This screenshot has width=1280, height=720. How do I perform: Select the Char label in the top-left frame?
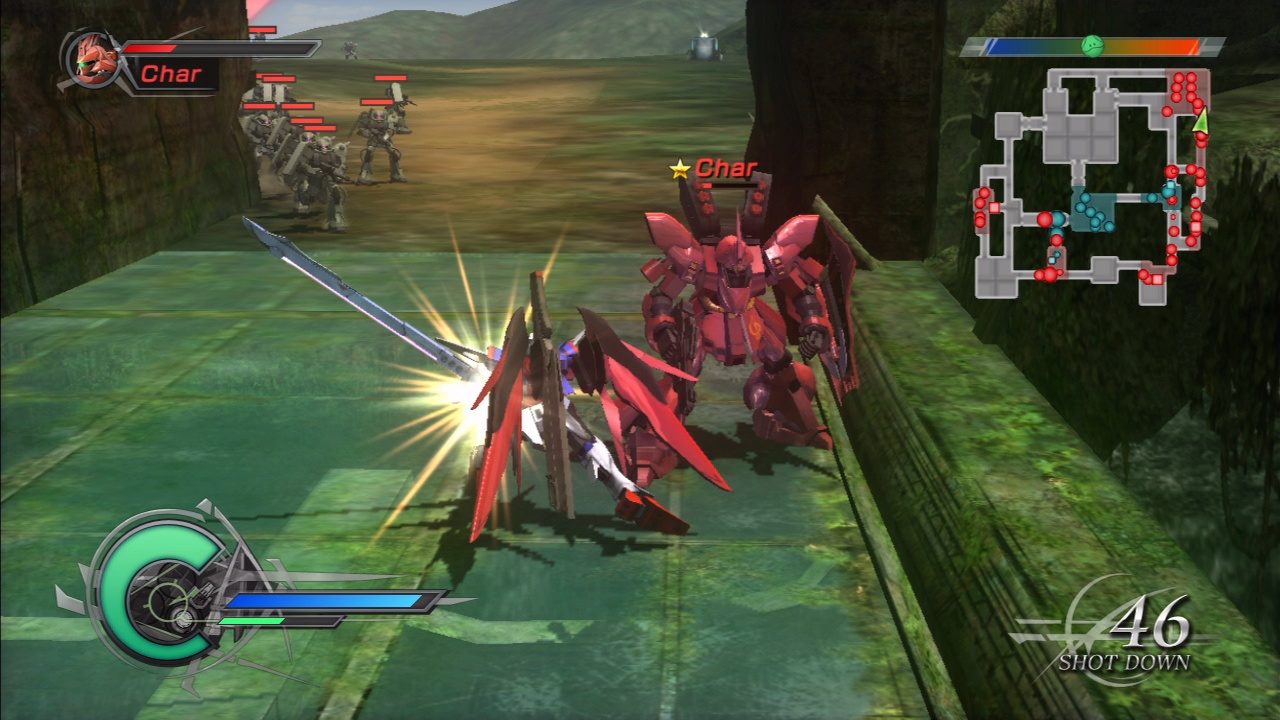(172, 73)
